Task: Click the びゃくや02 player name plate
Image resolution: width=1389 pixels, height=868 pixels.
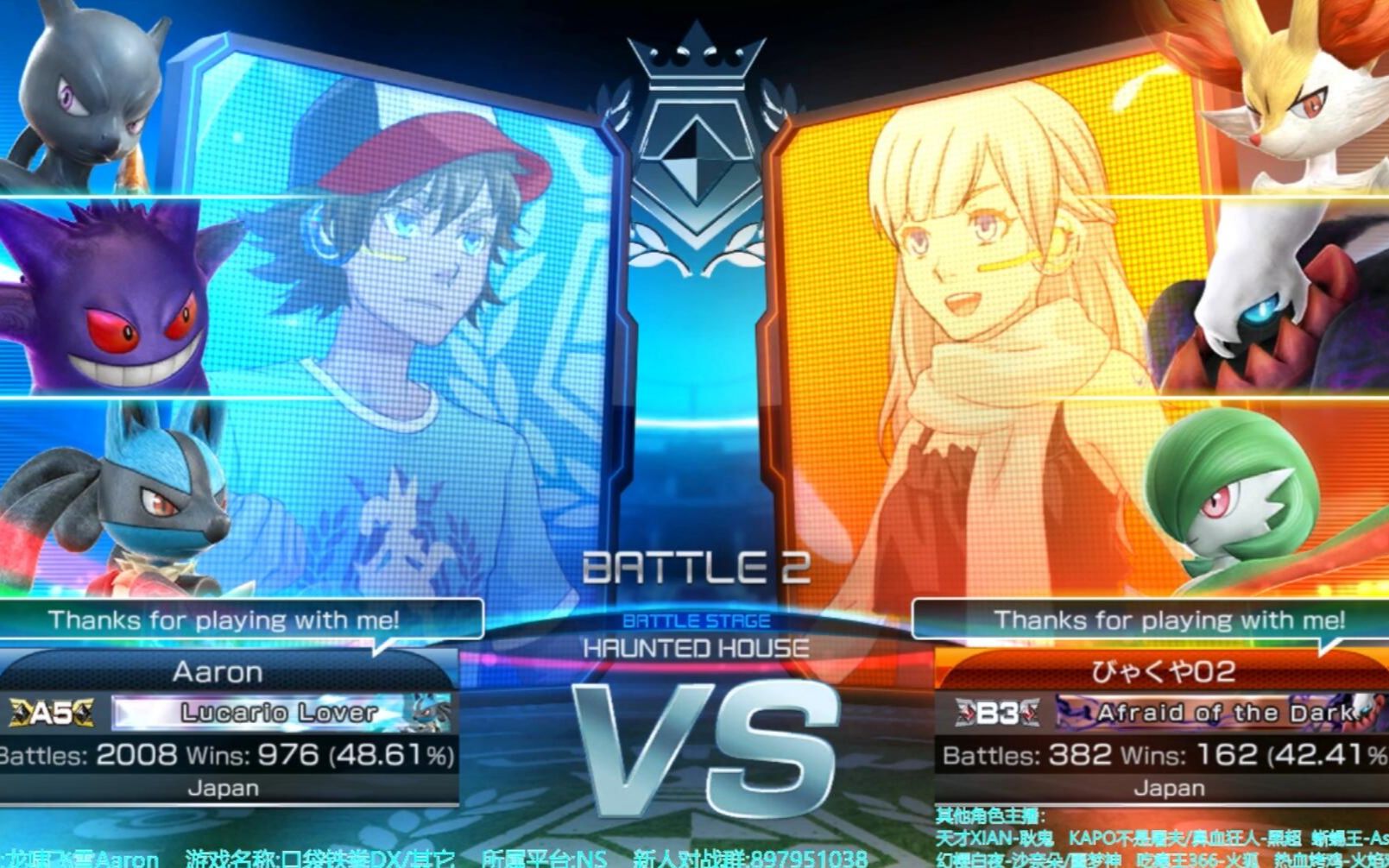Action: (x=1164, y=671)
